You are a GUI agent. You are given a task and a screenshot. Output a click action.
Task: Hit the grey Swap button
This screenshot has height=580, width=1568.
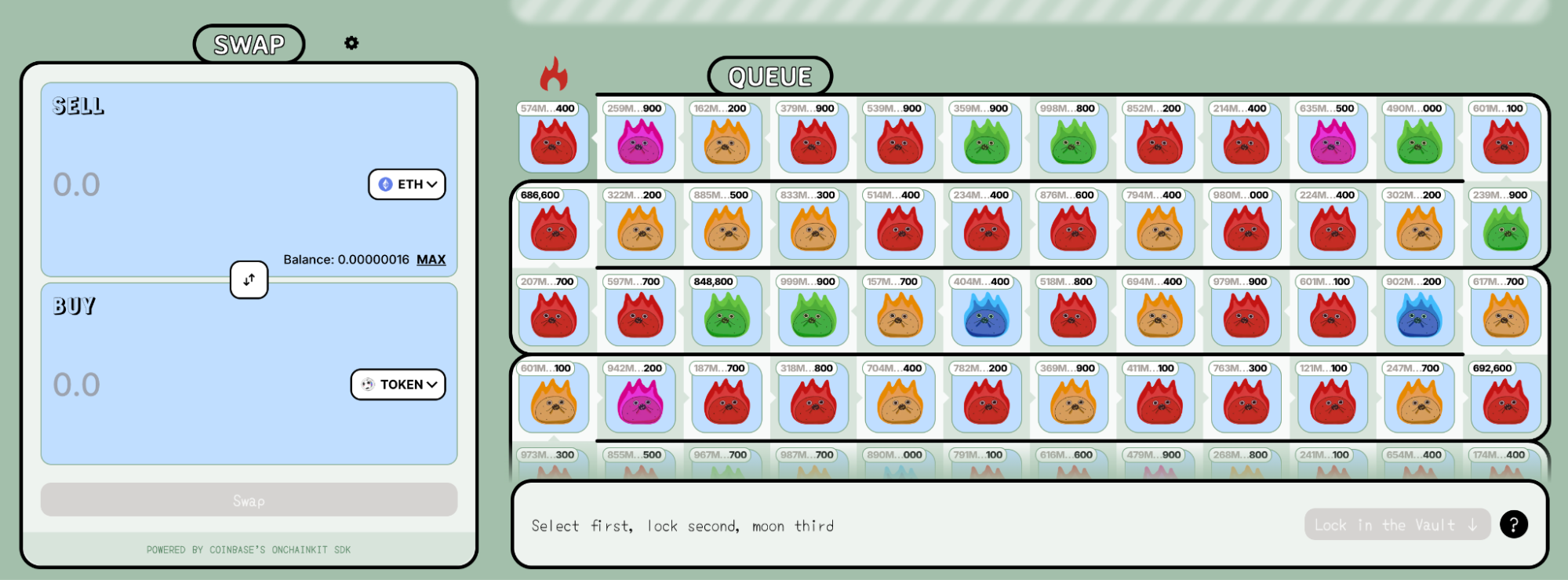tap(249, 500)
